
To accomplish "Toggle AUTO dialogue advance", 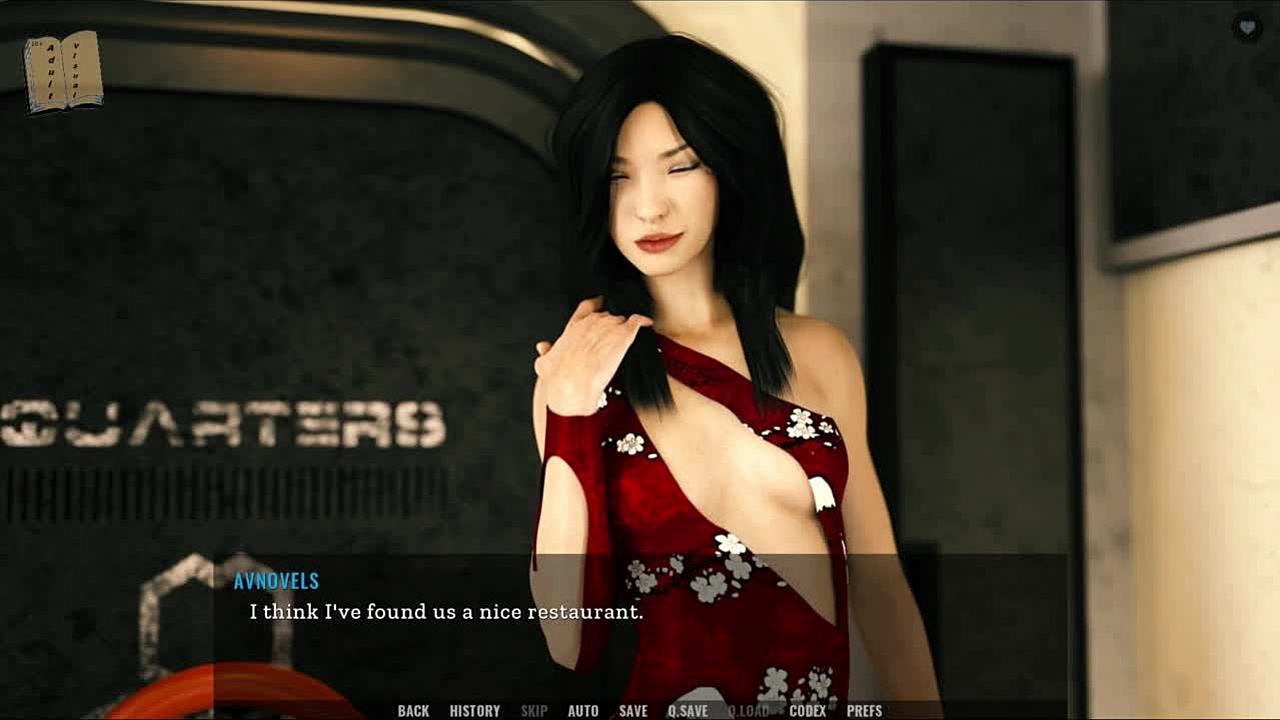I will click(x=583, y=711).
